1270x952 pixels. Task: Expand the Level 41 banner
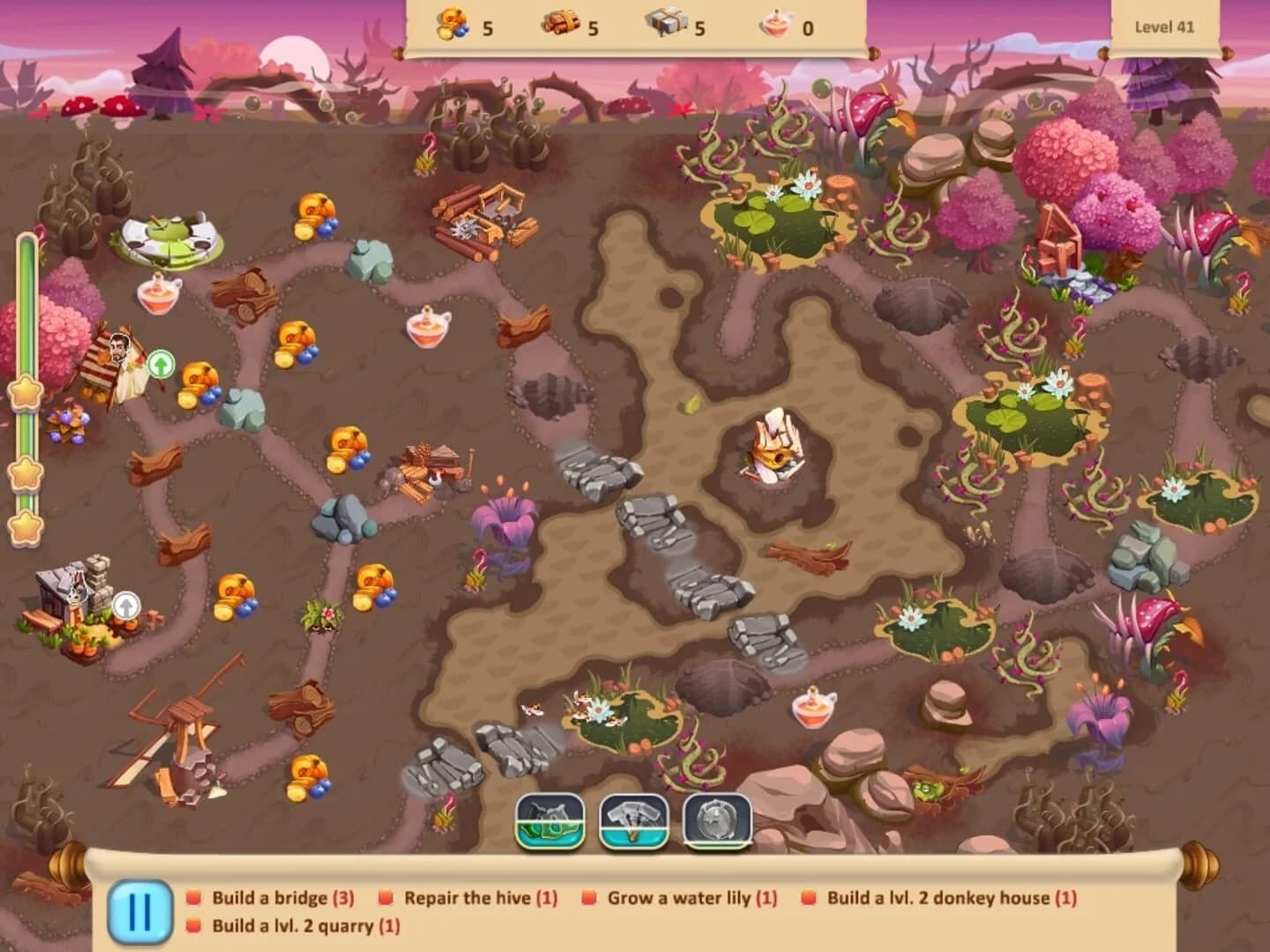coord(1164,26)
